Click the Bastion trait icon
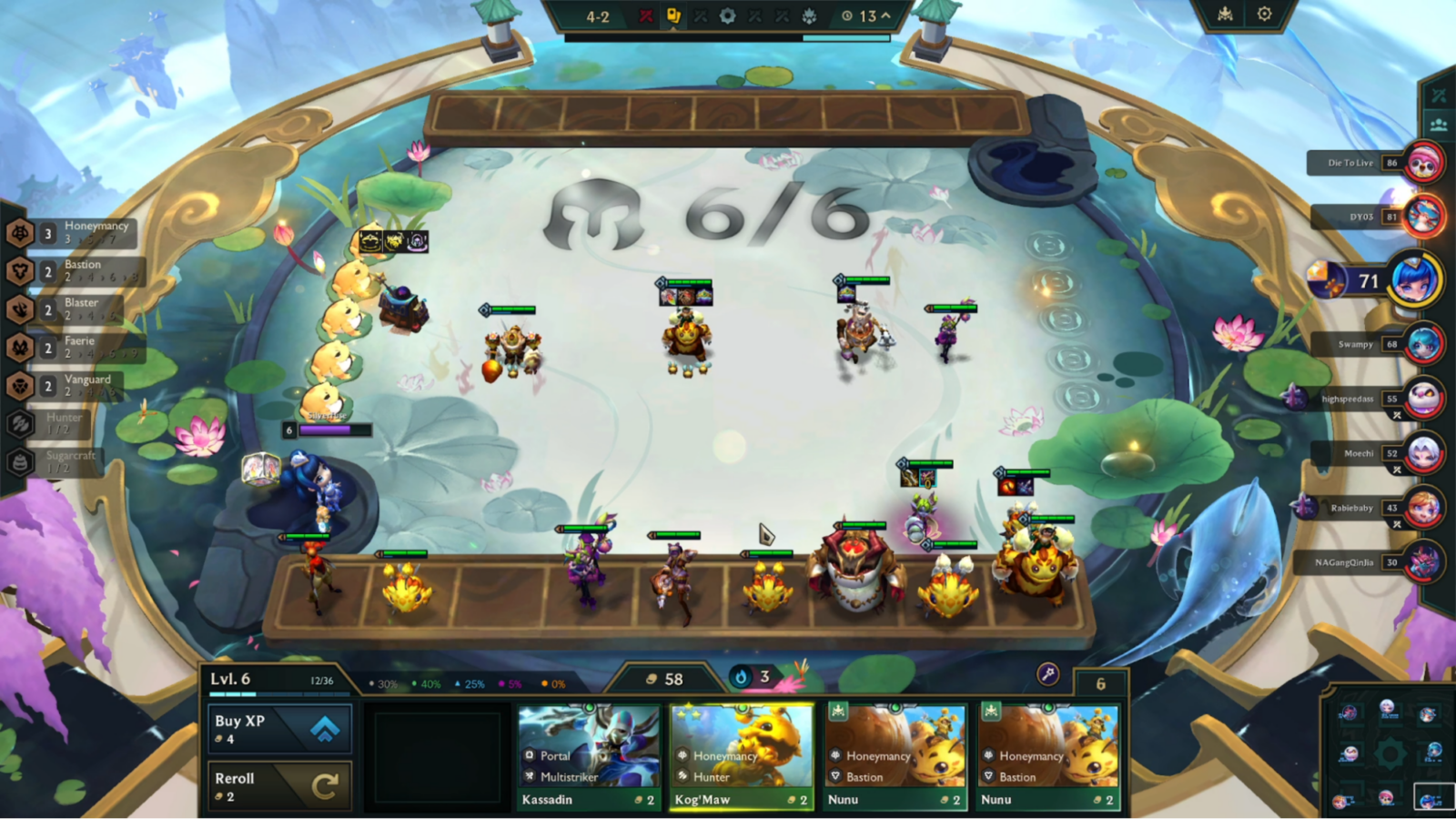Screen dimensions: 1456x819 pyautogui.click(x=20, y=270)
